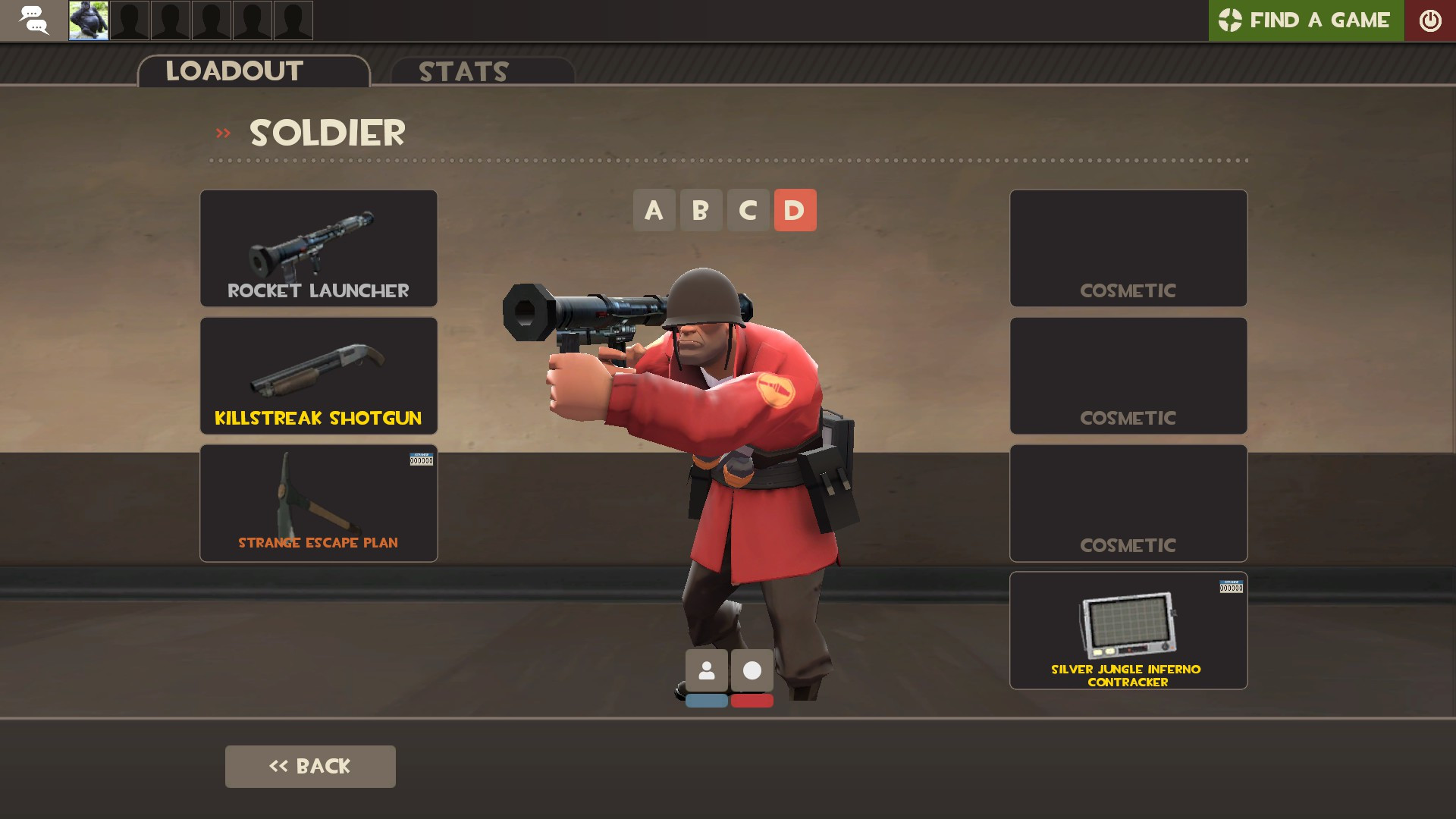This screenshot has height=819, width=1456.
Task: Click the person silhouette icon under the Soldier
Action: 706,670
